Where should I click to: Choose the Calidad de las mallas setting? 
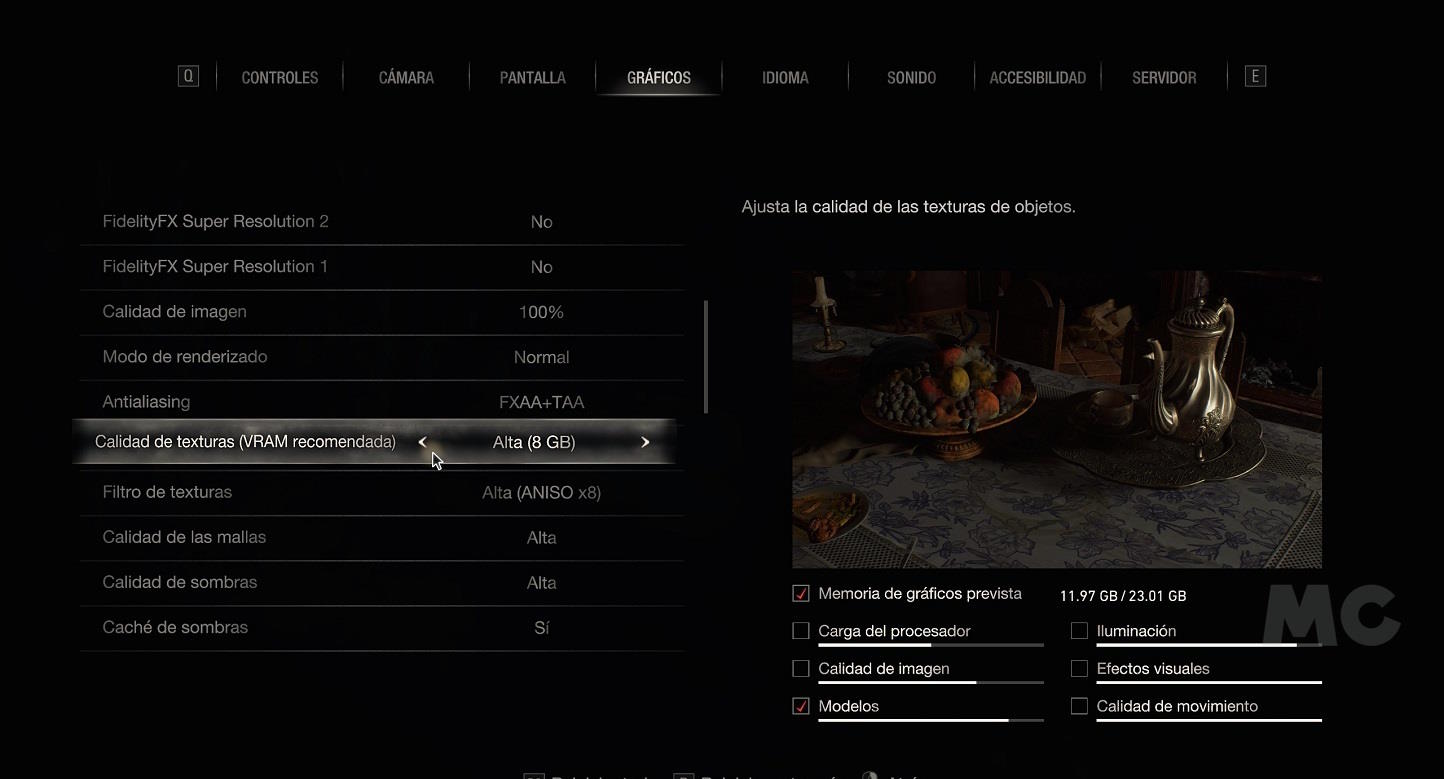tap(380, 537)
